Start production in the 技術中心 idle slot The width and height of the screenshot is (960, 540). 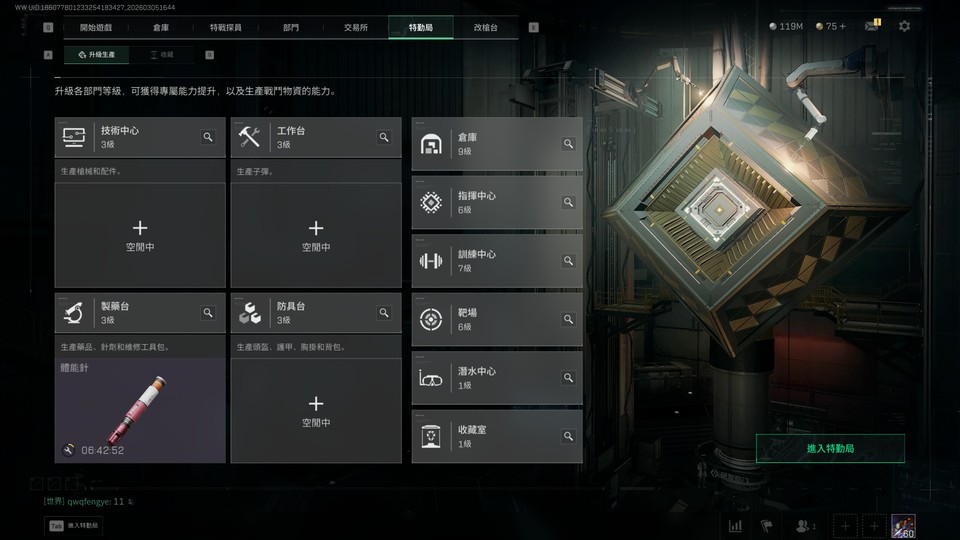point(140,235)
